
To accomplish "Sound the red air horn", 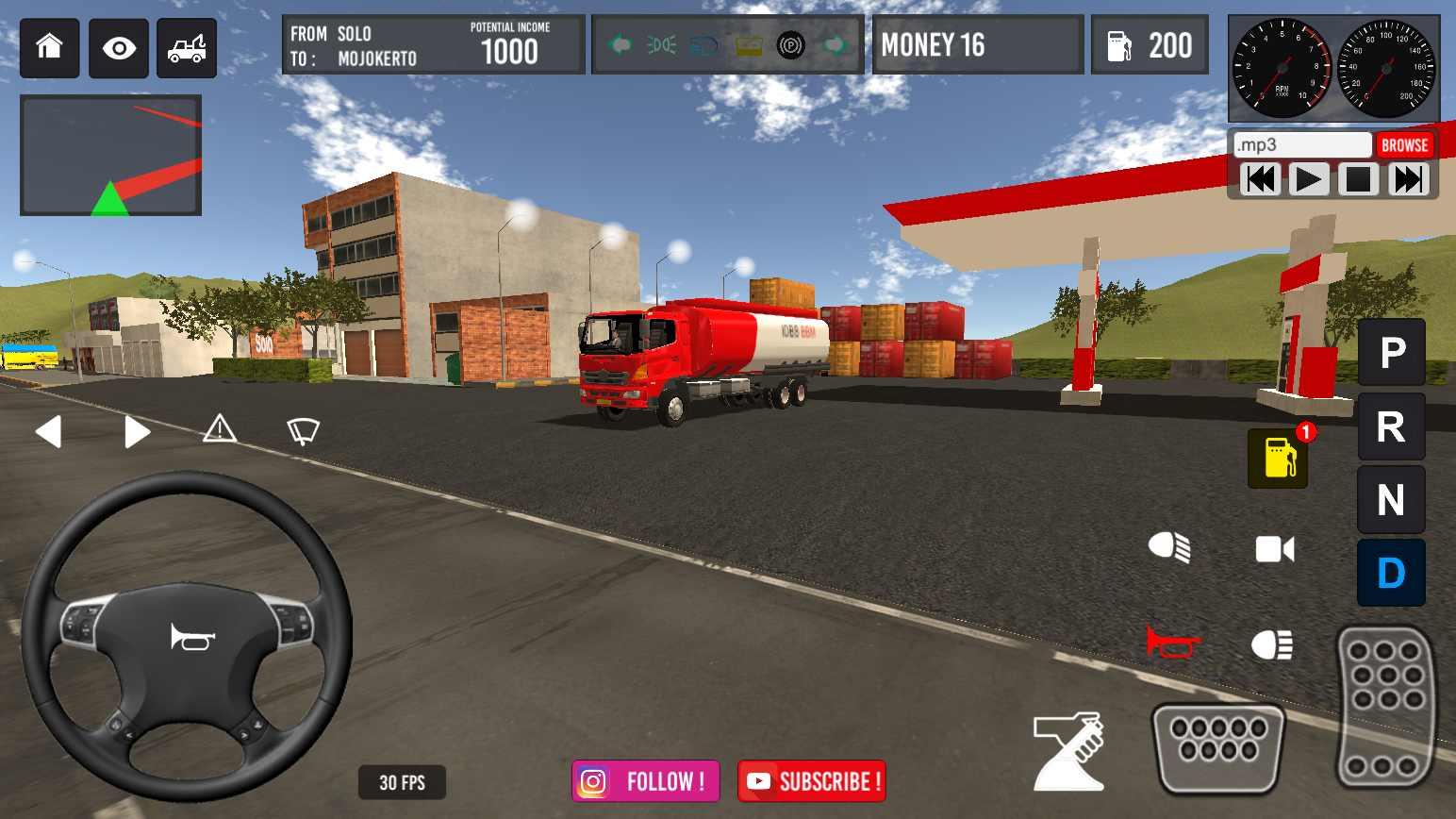I will (1171, 643).
